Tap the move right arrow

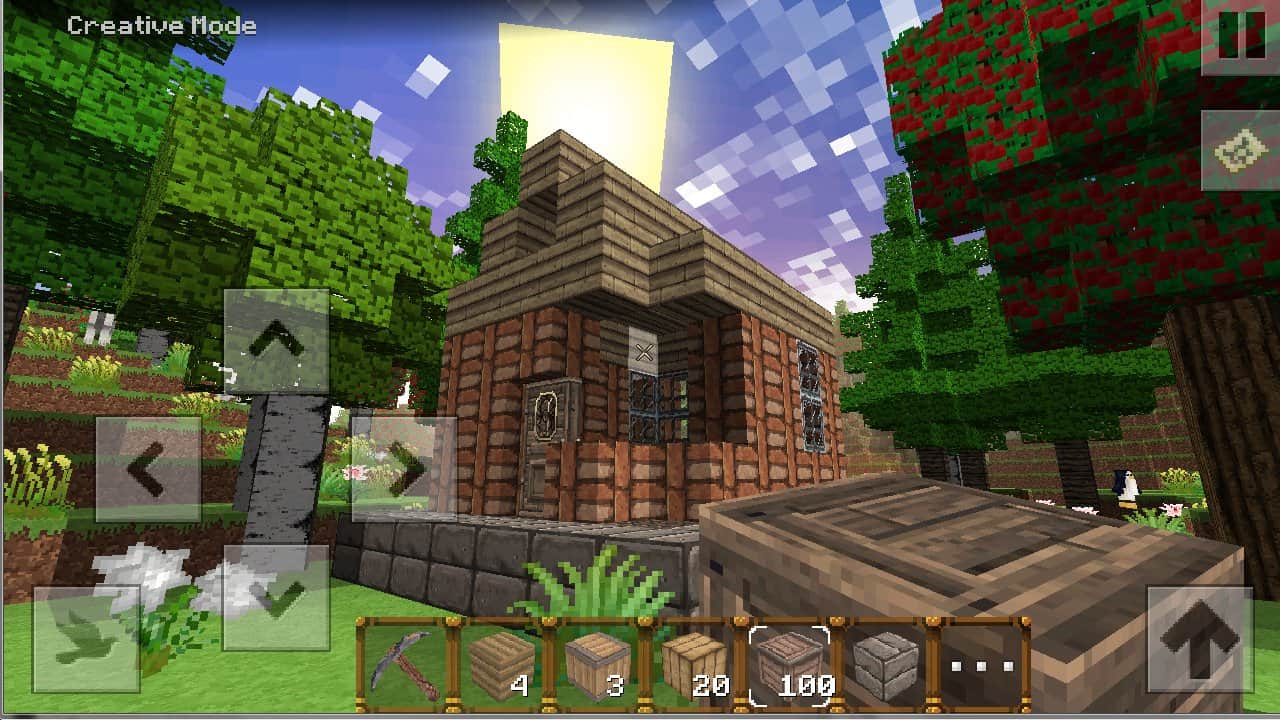coord(404,469)
